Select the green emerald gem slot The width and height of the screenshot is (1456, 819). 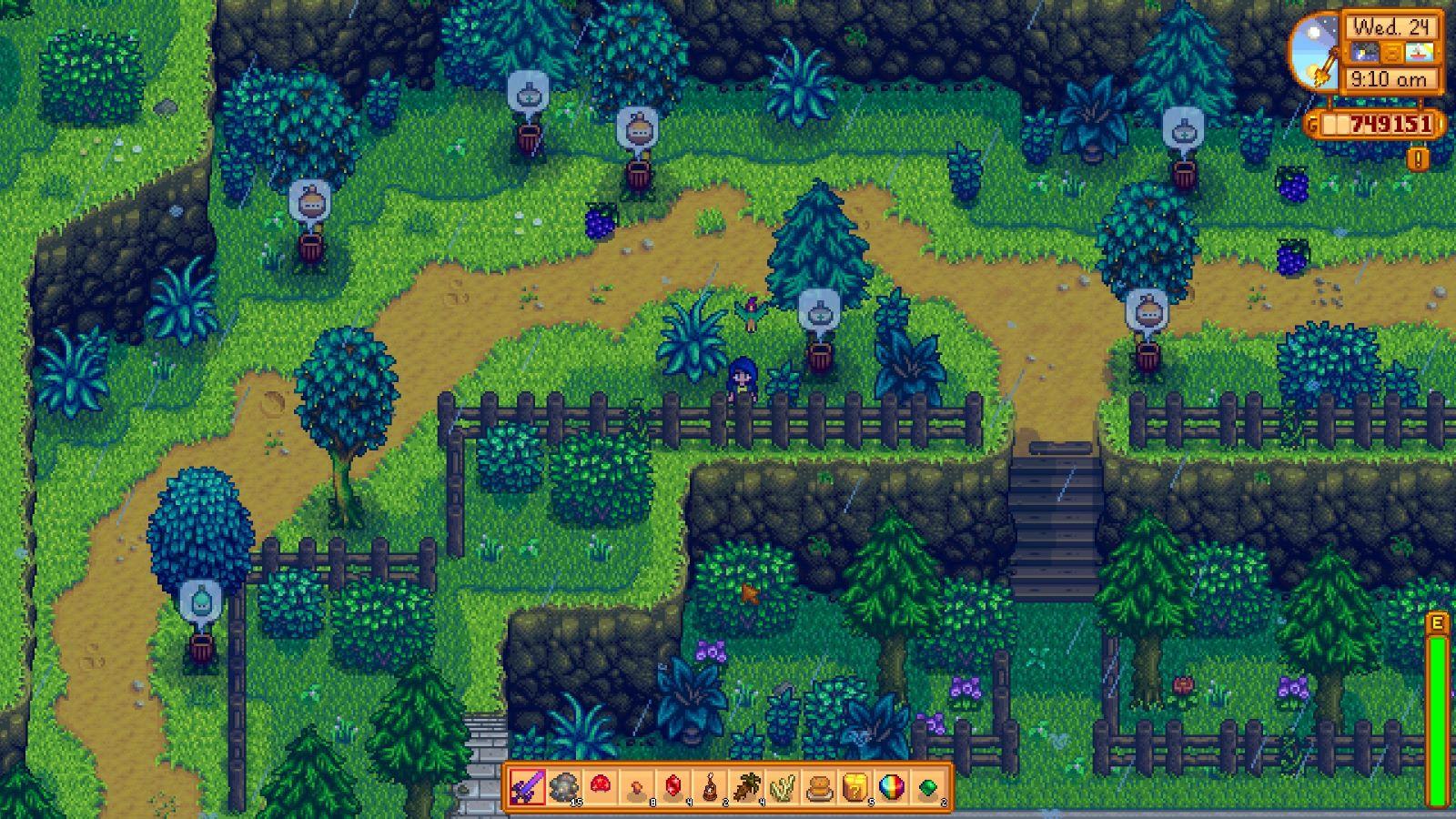927,787
